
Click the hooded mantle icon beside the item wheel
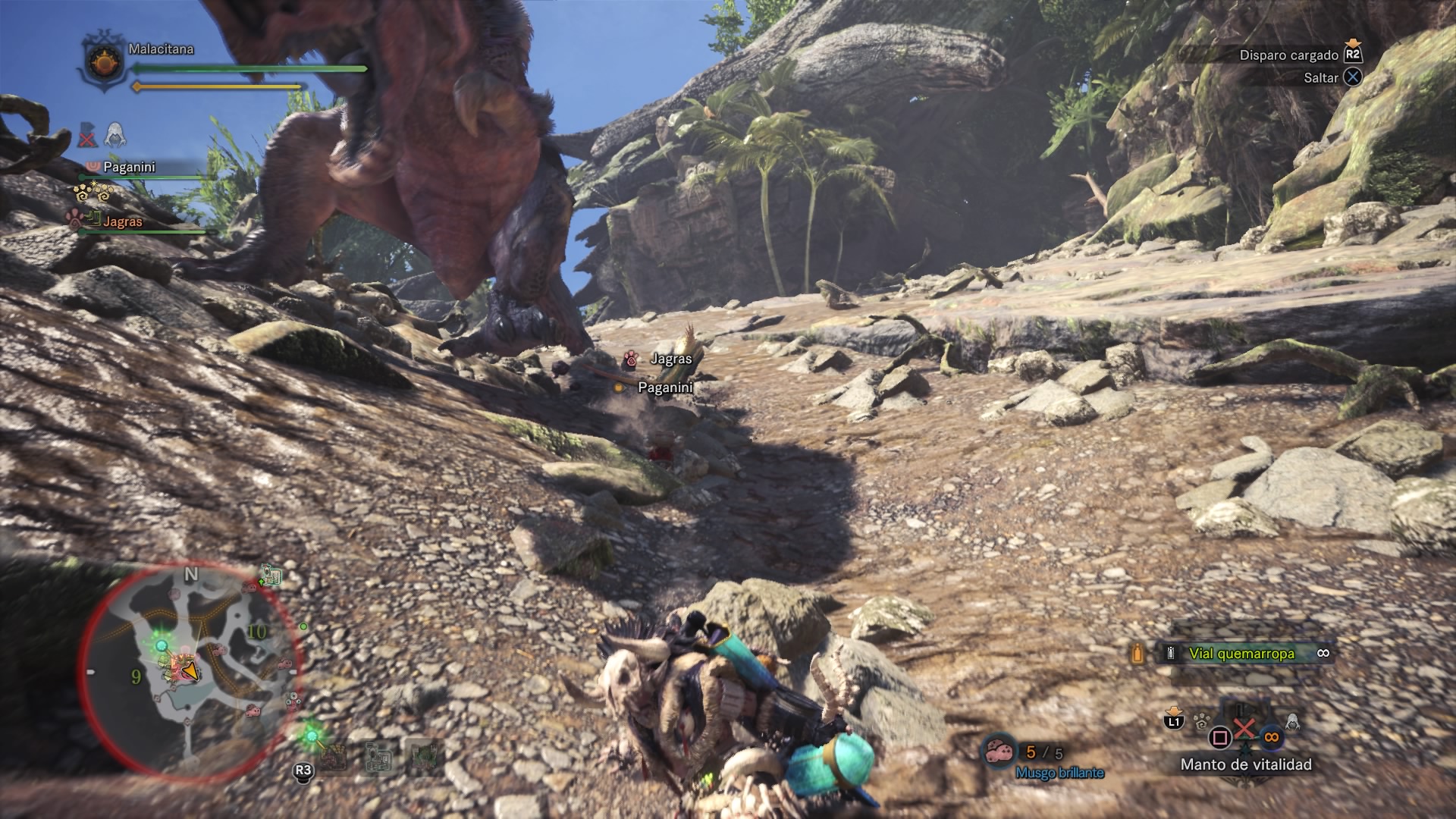pyautogui.click(x=1292, y=722)
